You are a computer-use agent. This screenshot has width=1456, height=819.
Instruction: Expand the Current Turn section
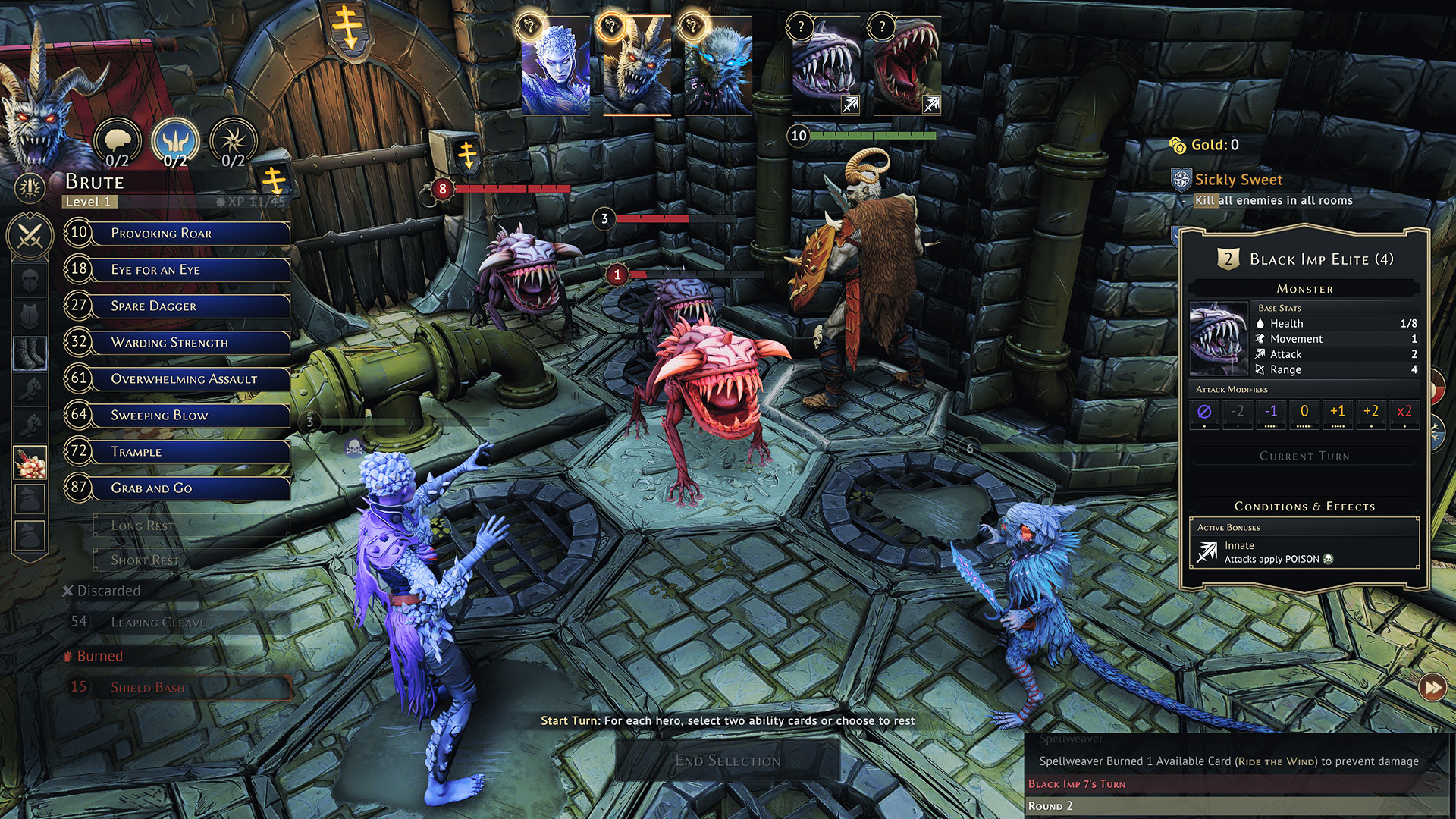[1303, 456]
